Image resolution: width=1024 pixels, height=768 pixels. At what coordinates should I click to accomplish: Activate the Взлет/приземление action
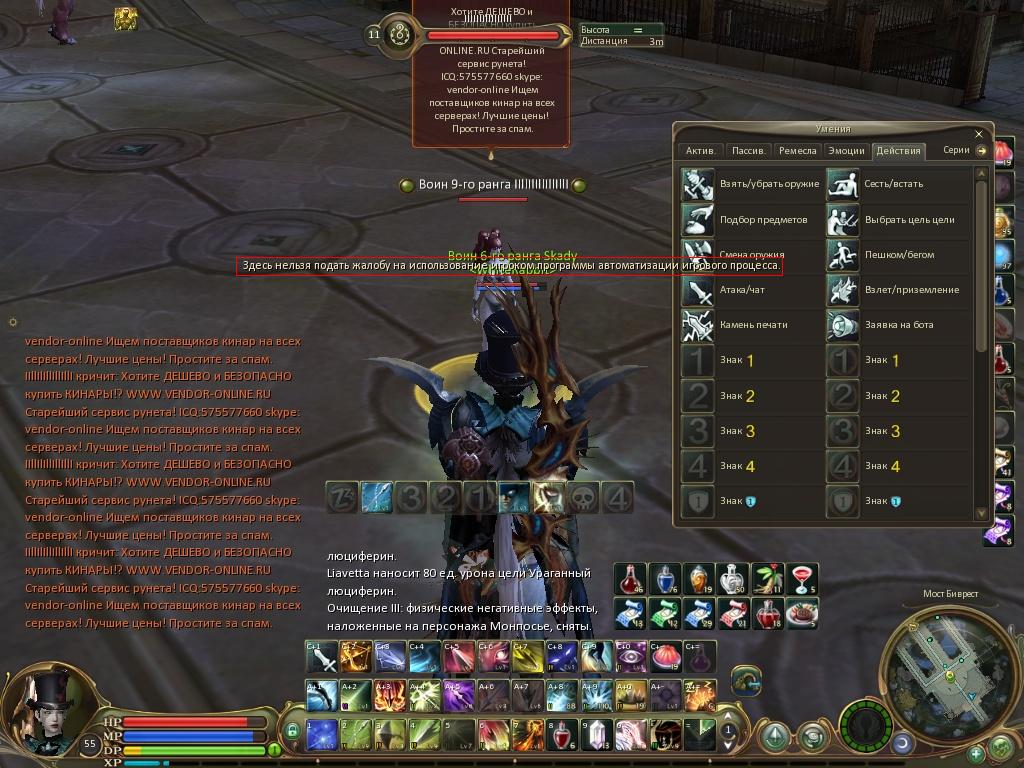coord(843,290)
